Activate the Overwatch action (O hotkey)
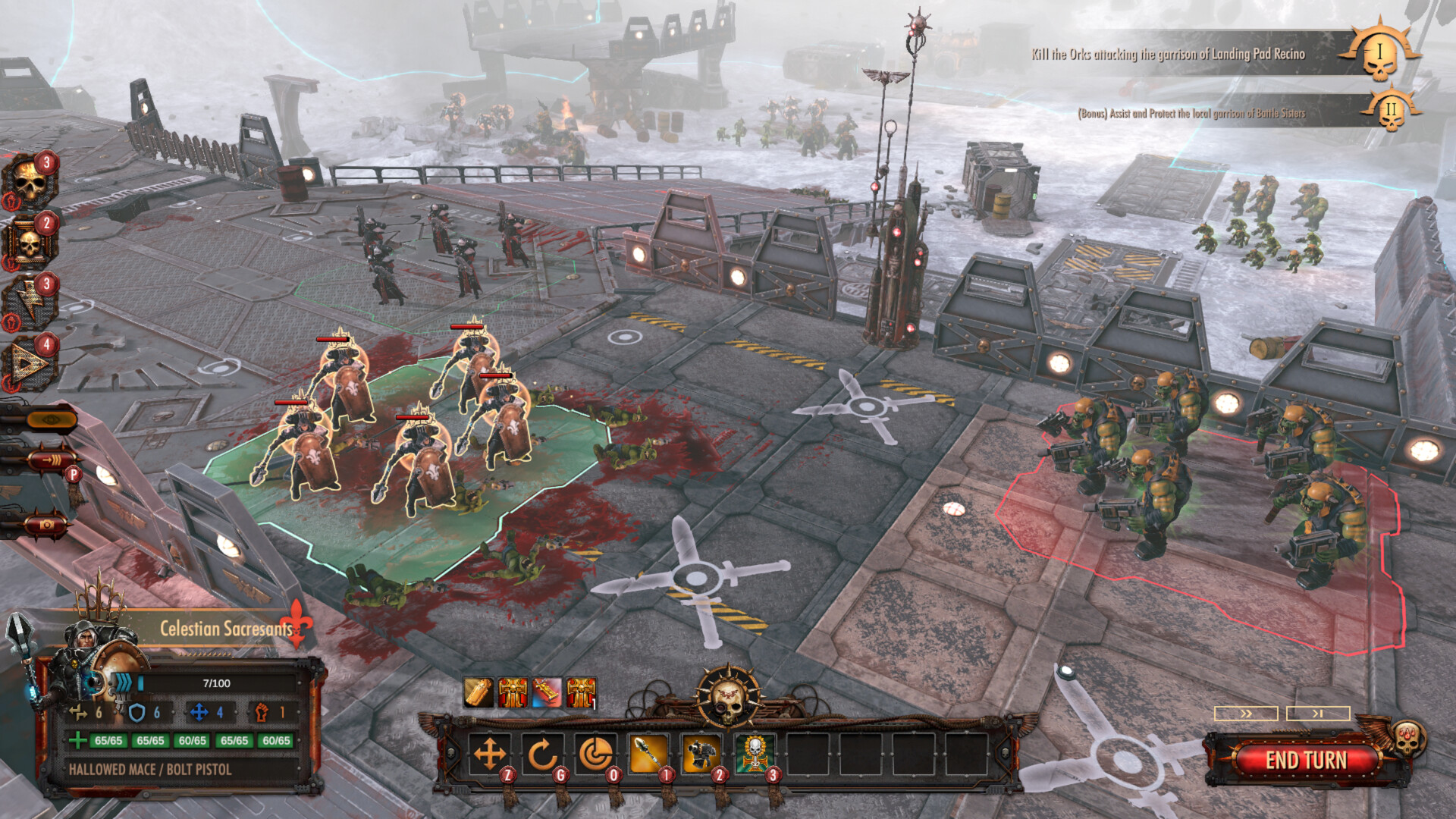1456x819 pixels. click(x=597, y=752)
